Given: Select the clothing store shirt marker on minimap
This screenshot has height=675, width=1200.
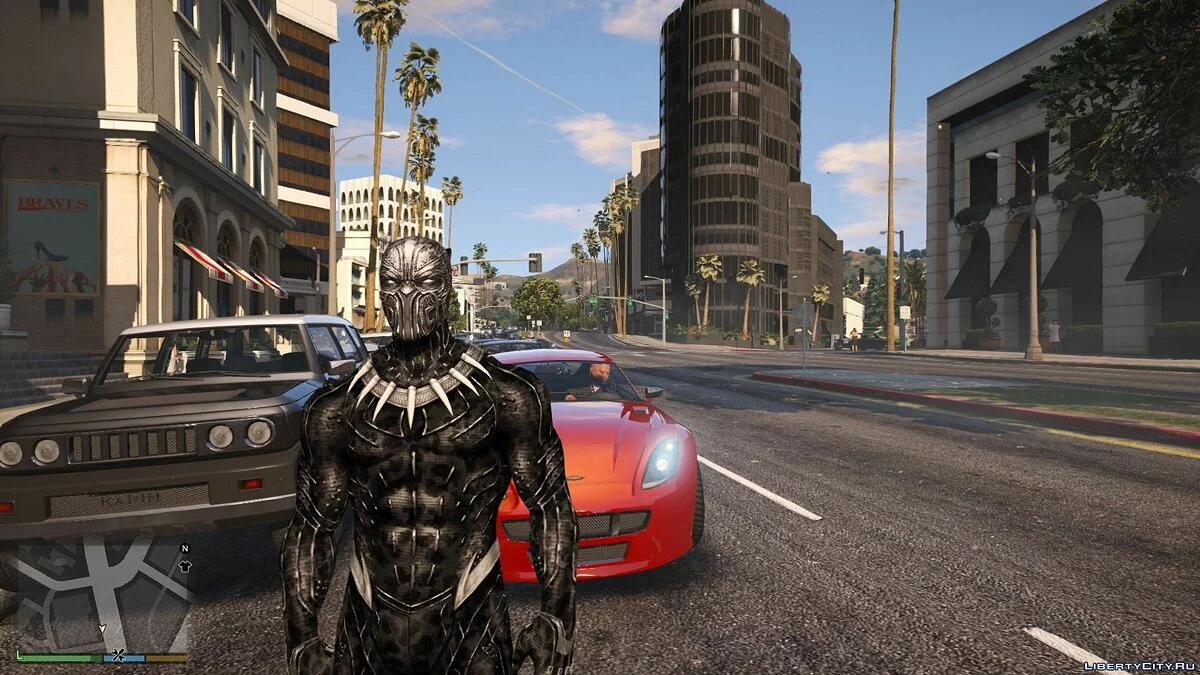Looking at the screenshot, I should click(x=185, y=565).
